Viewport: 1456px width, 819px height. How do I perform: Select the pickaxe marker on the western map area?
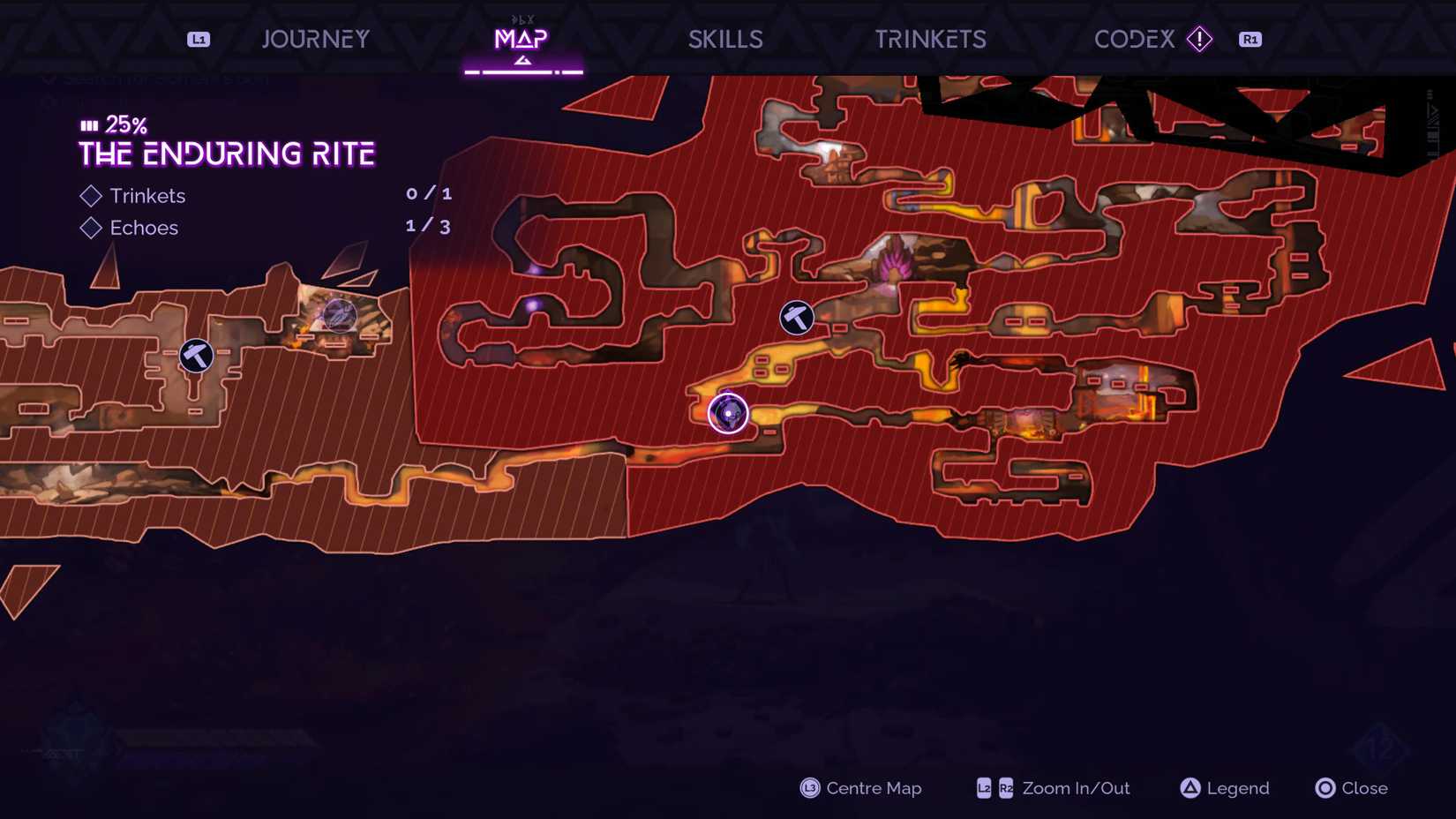tap(196, 357)
